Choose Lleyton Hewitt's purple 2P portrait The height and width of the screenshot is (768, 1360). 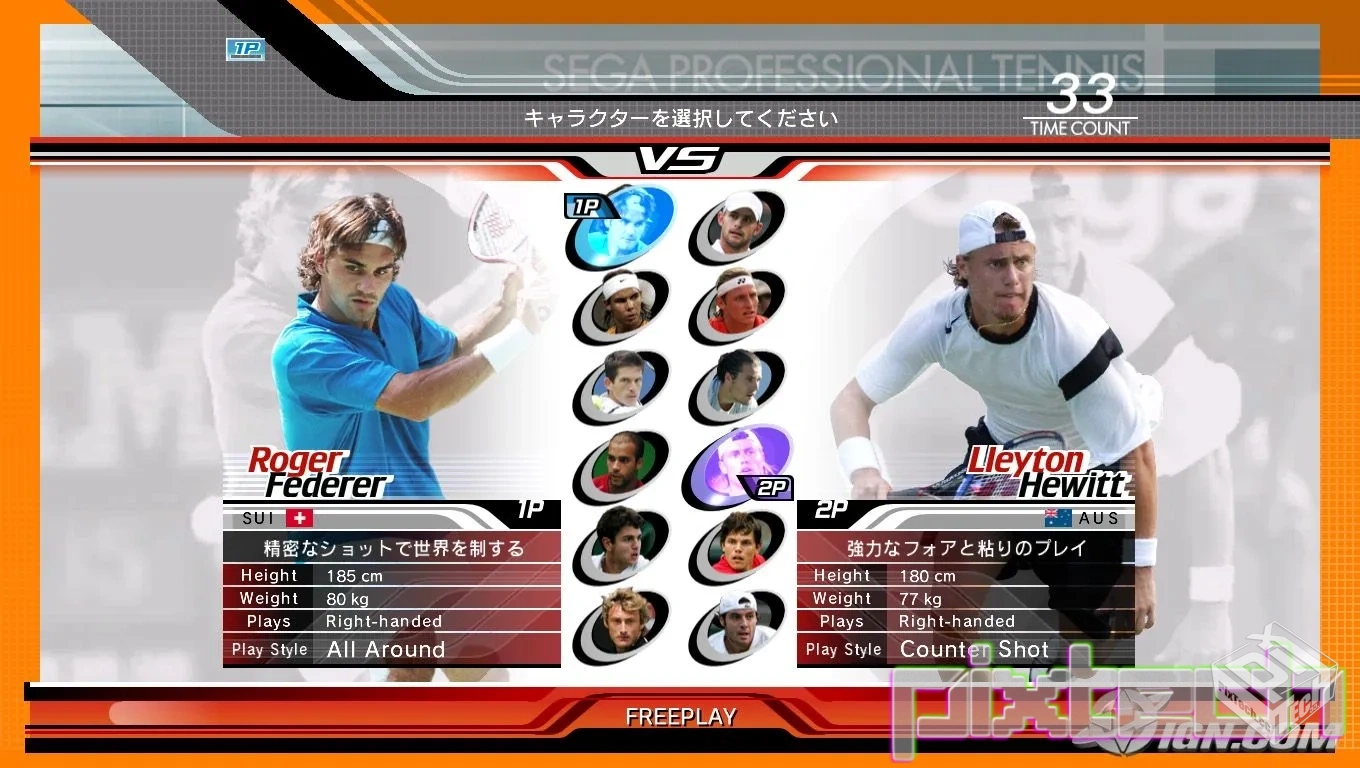(x=738, y=464)
